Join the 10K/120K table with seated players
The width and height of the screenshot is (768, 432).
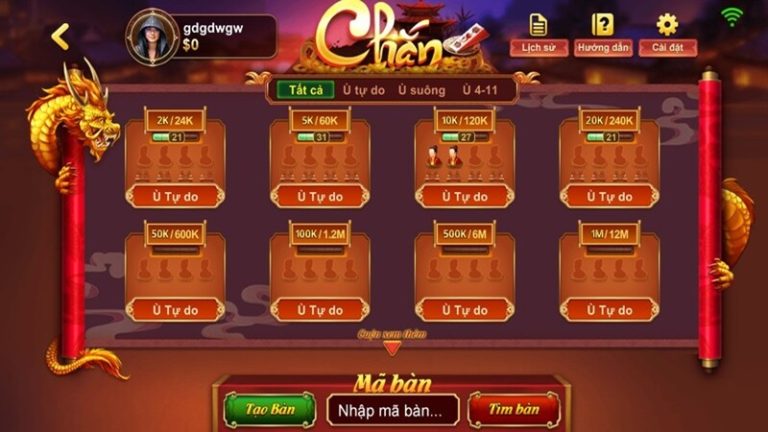[x=464, y=160]
